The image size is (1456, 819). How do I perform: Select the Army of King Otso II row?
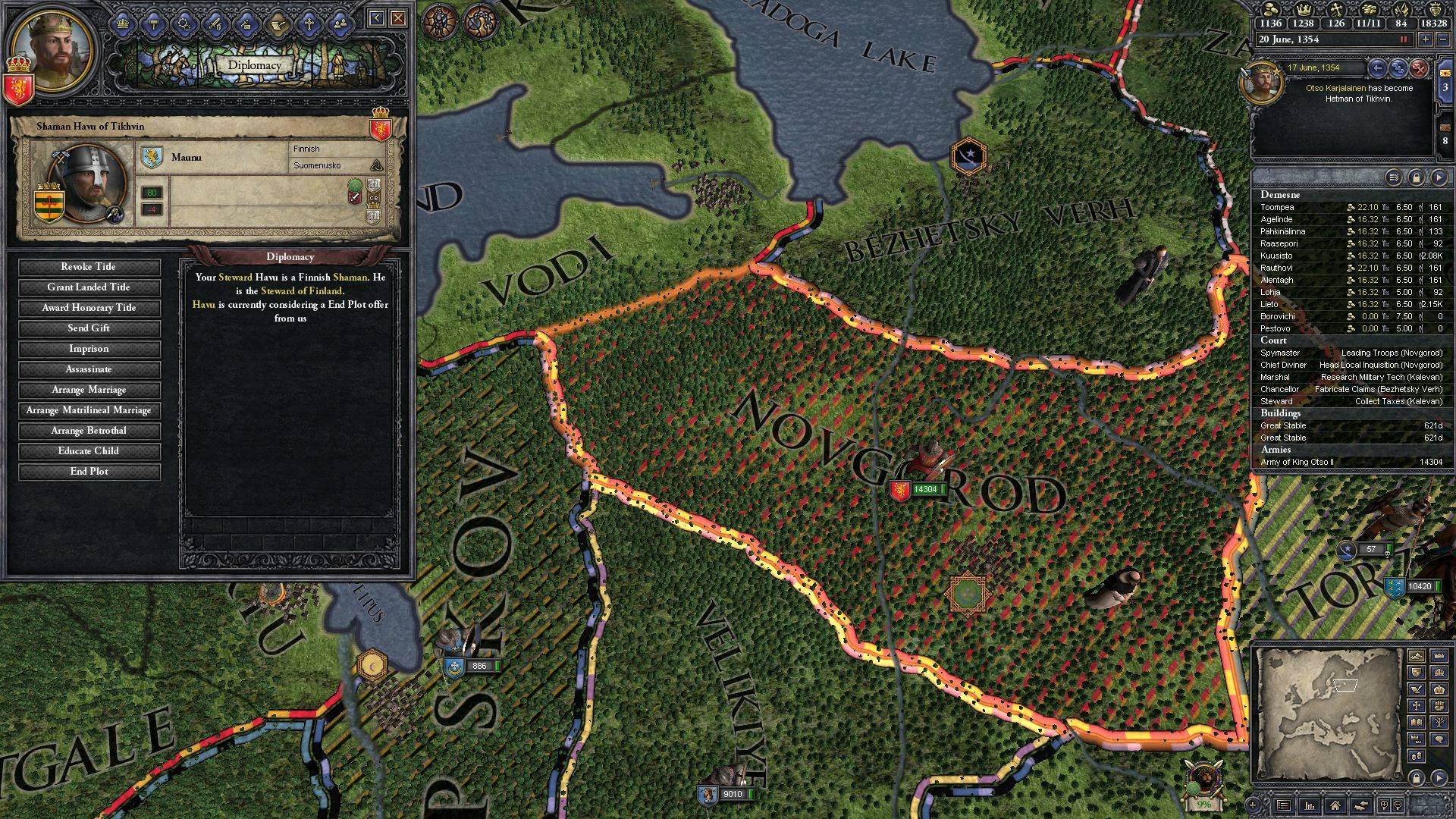[x=1351, y=462]
